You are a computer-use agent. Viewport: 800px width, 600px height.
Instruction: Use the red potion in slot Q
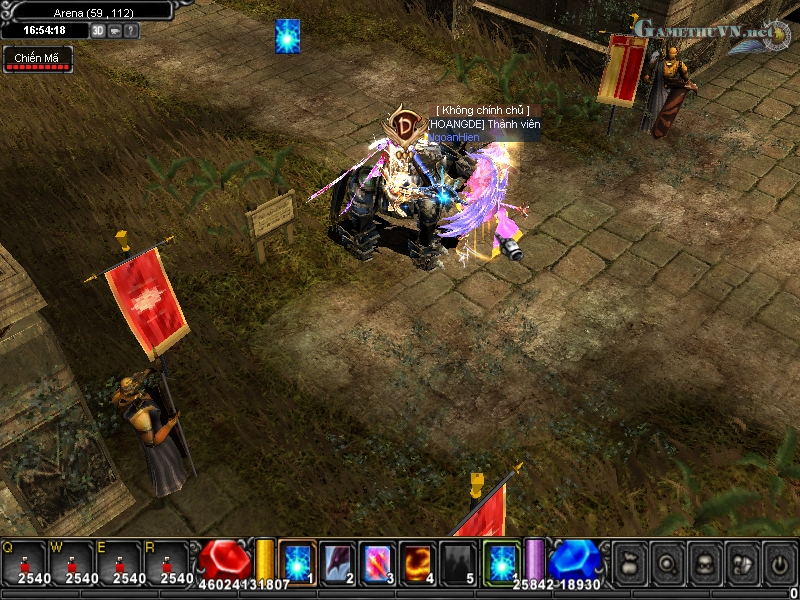point(25,562)
